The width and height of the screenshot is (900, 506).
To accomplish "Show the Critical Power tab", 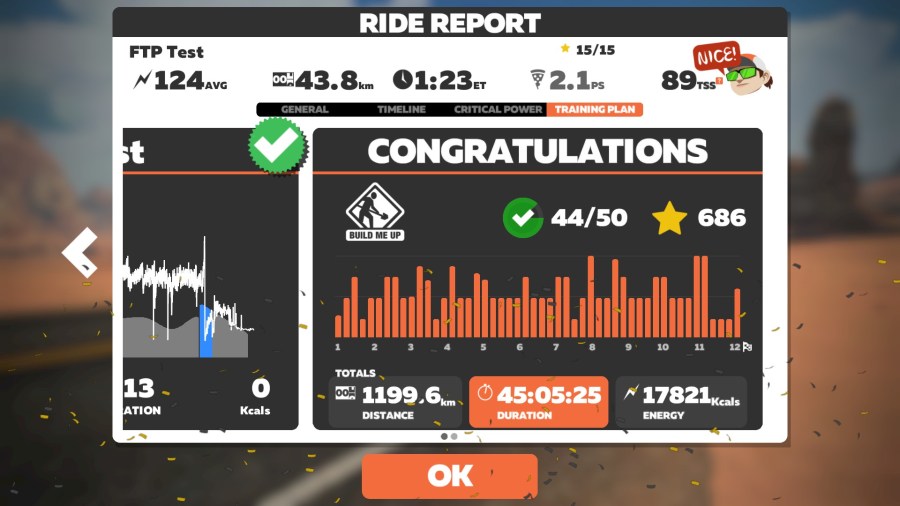I will 498,110.
